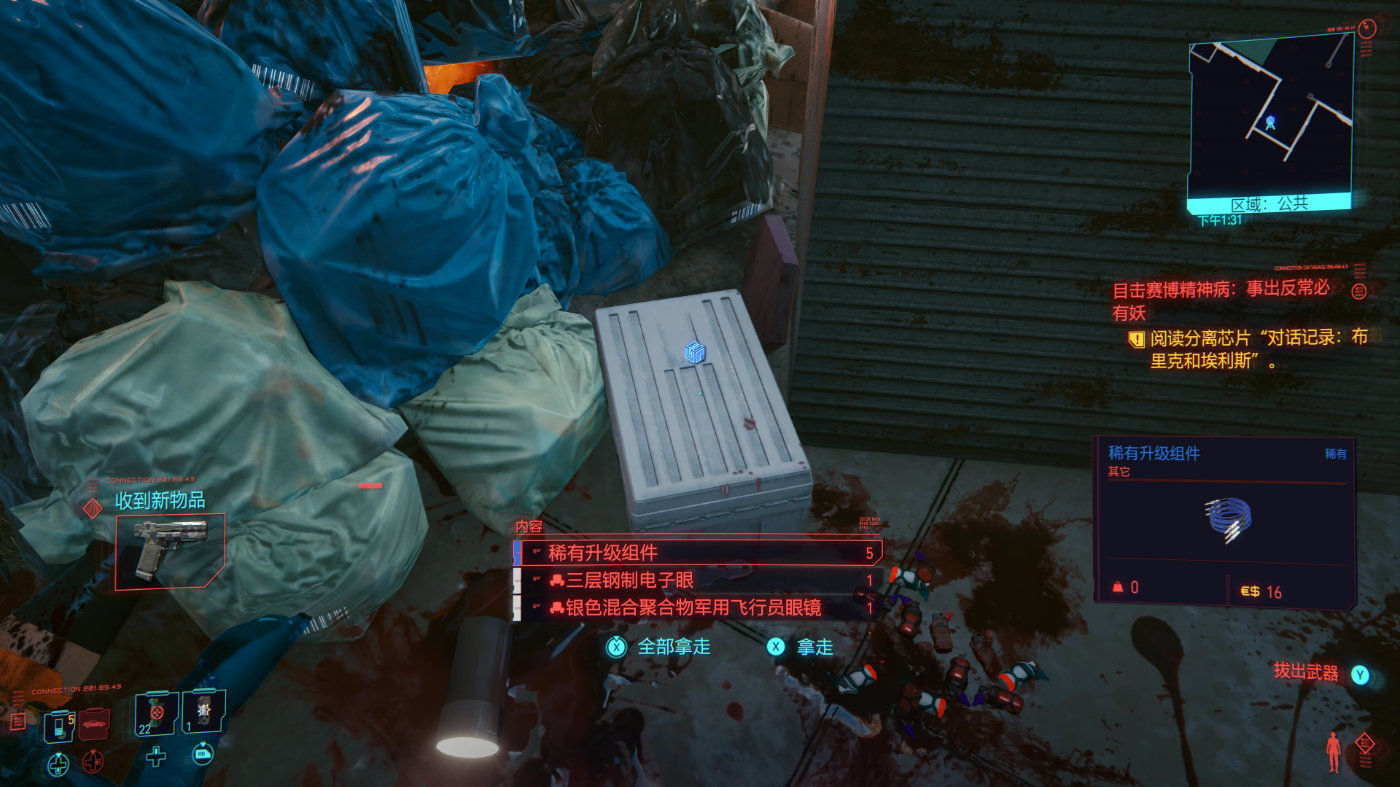The width and height of the screenshot is (1400, 787).
Task: Open the minimap
Action: (x=1268, y=117)
